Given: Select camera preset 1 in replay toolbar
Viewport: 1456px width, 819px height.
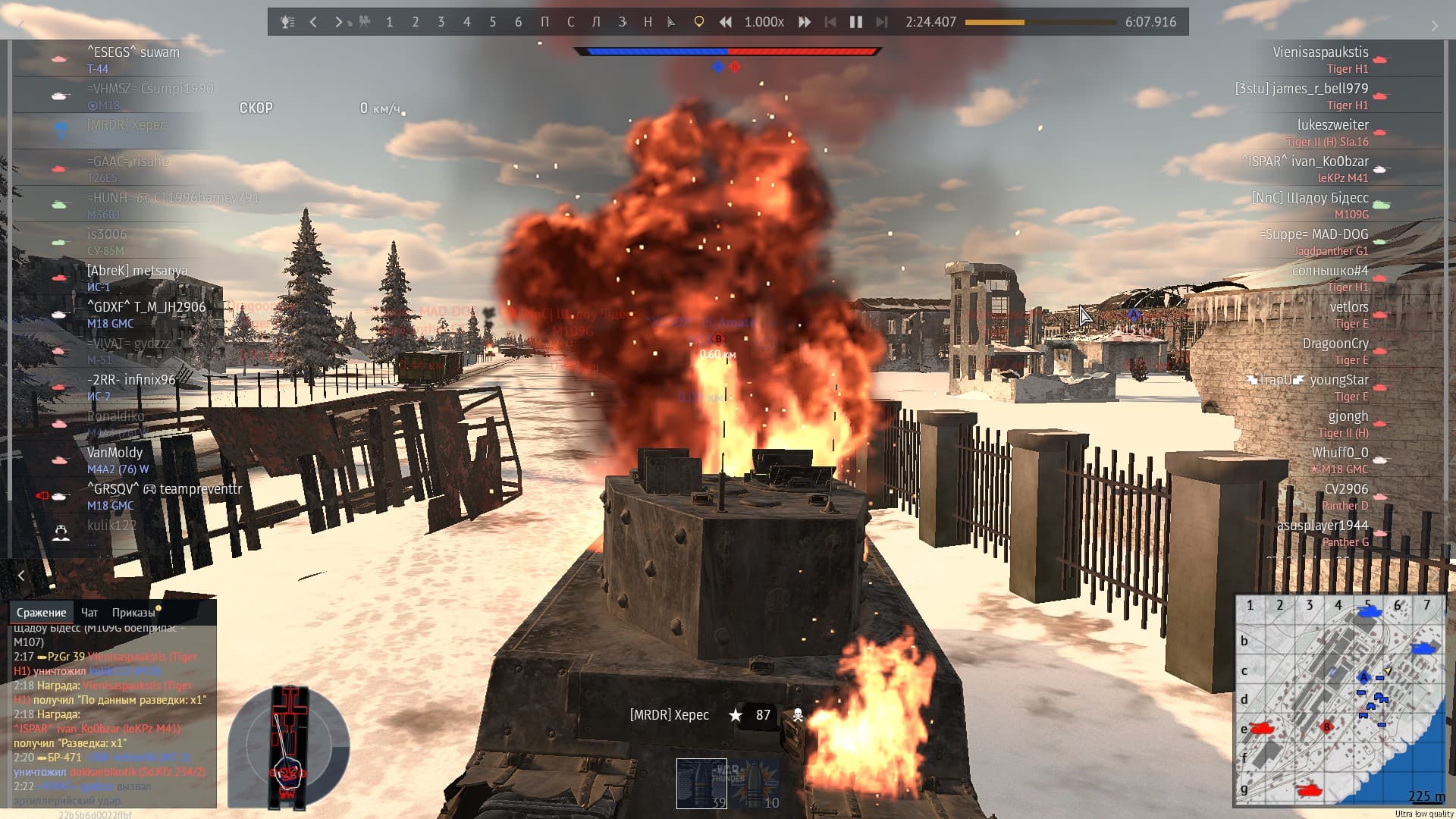Looking at the screenshot, I should coord(389,22).
